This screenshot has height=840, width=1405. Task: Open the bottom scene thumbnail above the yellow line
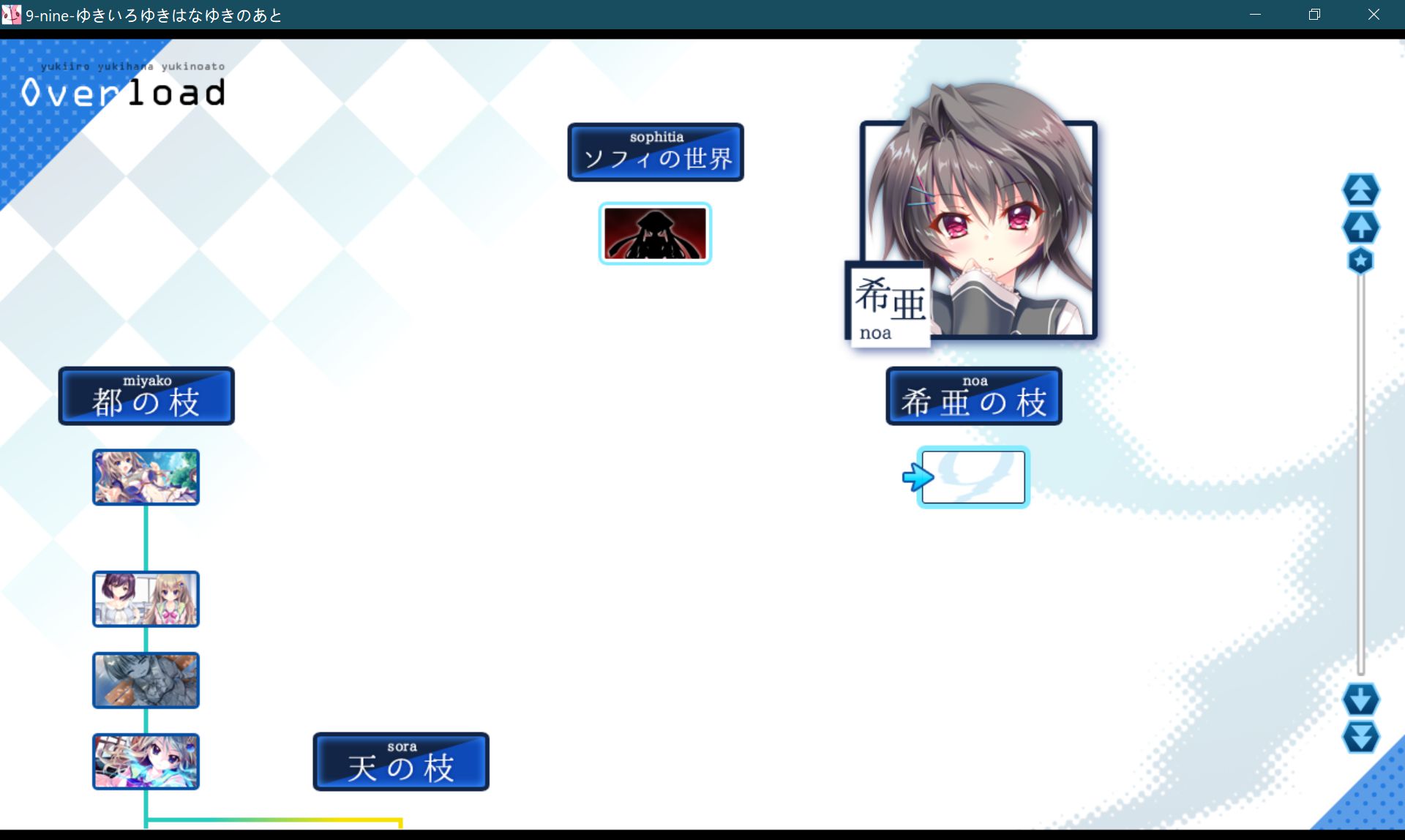tap(145, 761)
